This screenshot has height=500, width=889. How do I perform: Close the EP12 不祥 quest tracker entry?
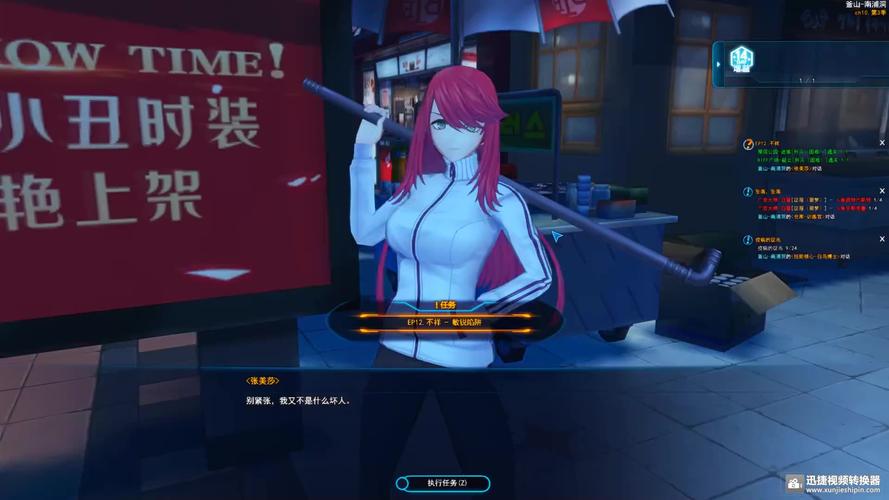click(x=881, y=143)
